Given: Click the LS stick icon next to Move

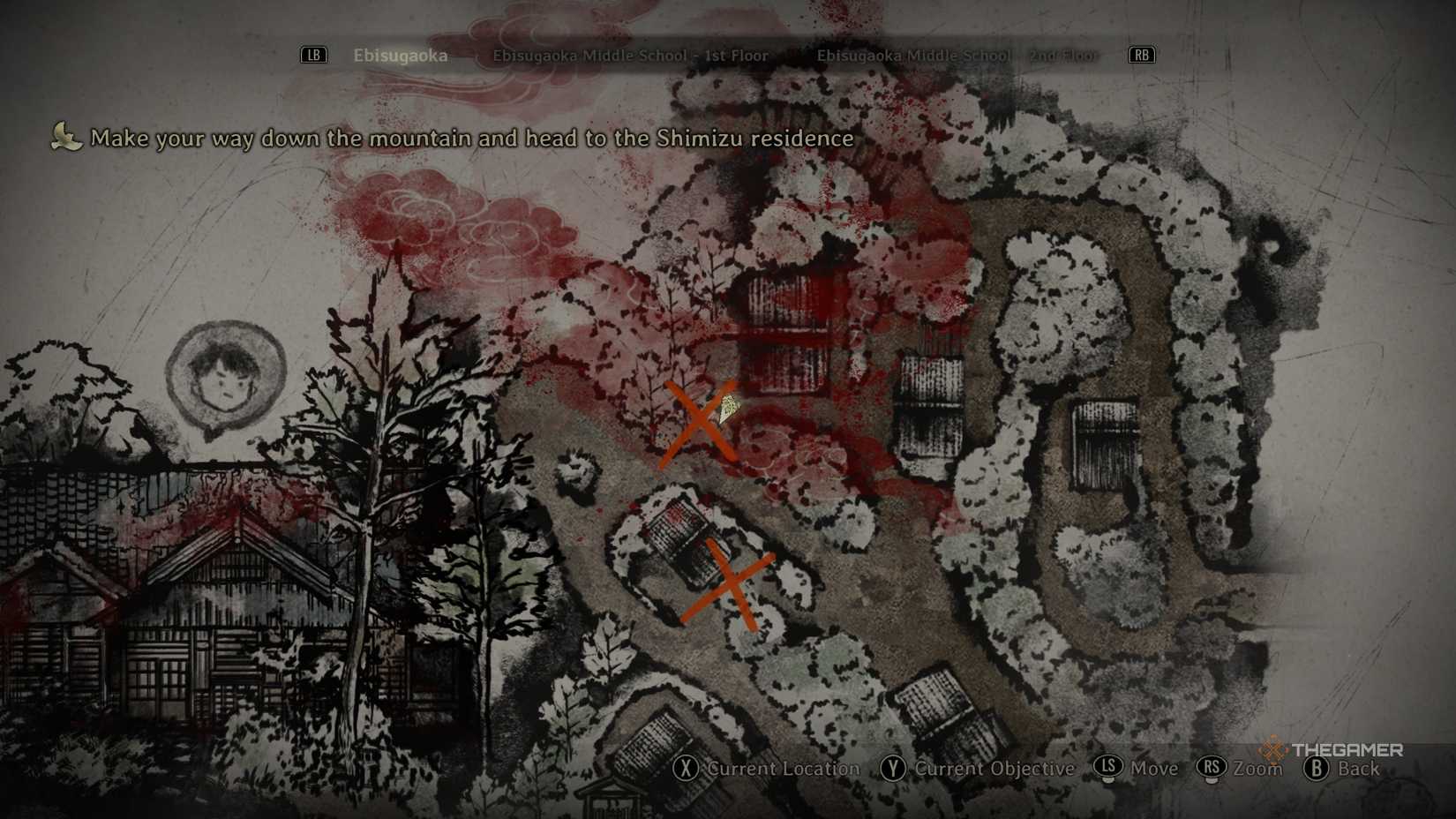Looking at the screenshot, I should tap(1109, 770).
